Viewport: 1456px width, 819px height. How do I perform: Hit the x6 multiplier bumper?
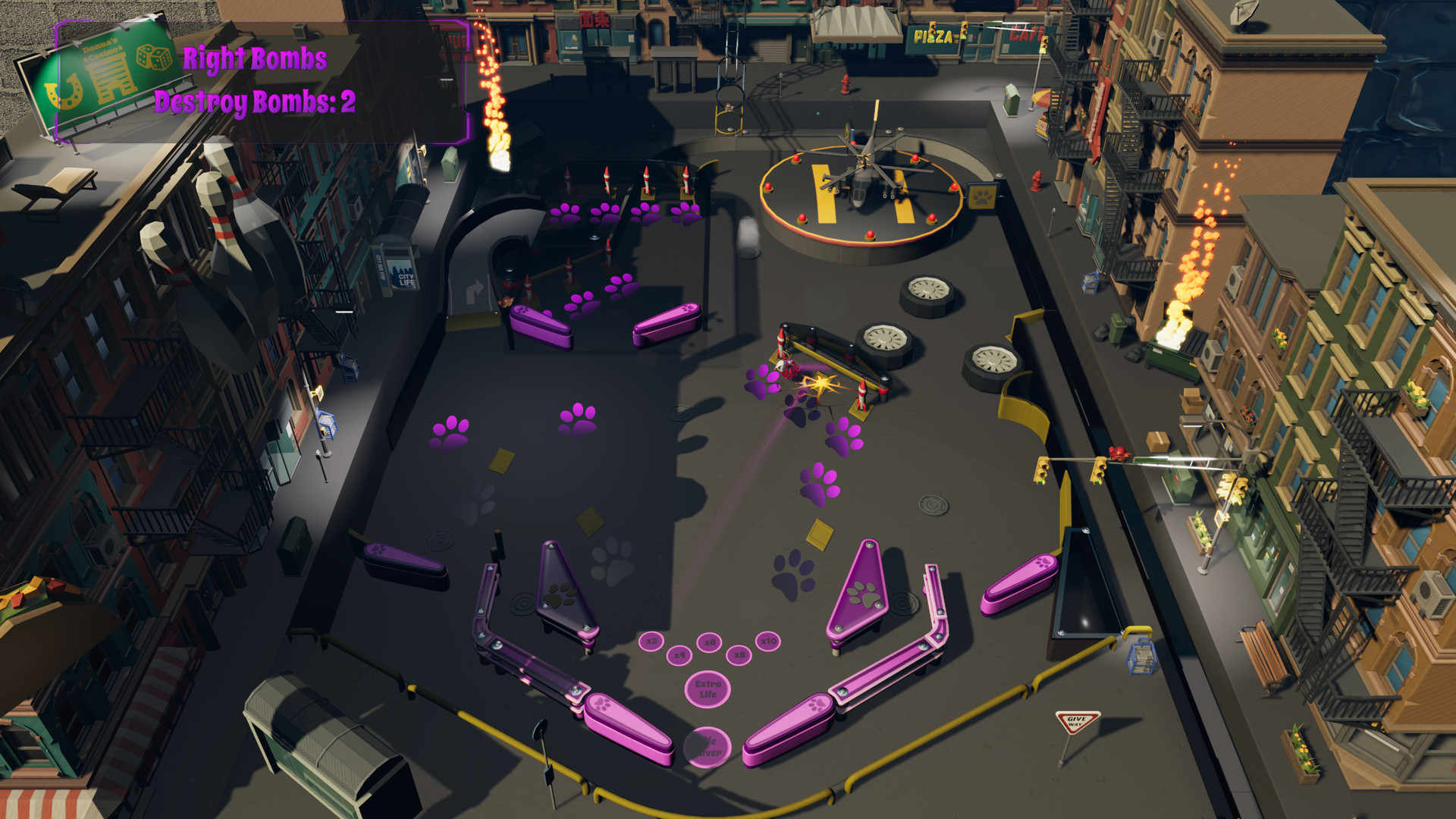[709, 643]
